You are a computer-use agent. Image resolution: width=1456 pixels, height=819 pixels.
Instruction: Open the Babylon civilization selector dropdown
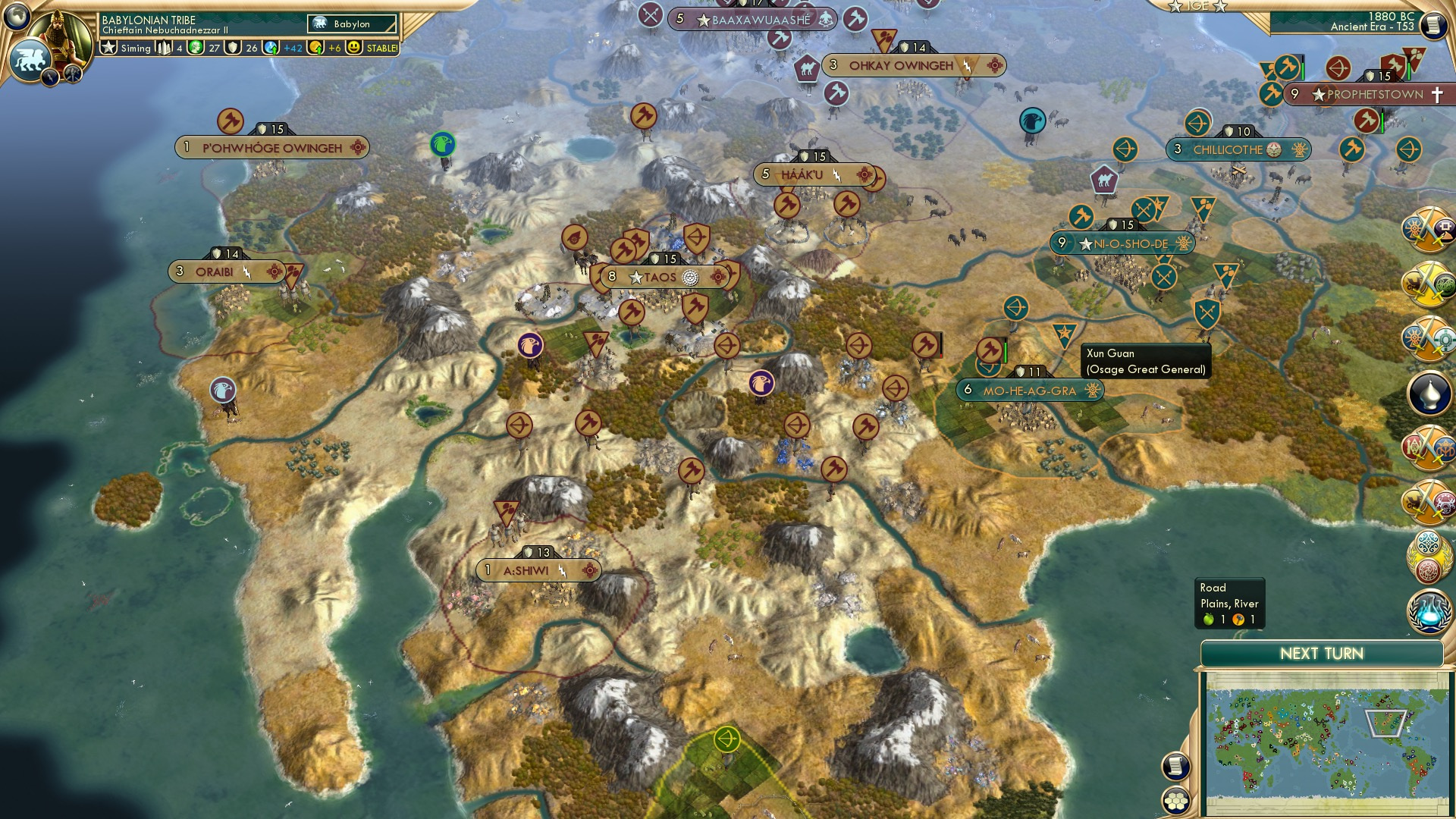350,24
